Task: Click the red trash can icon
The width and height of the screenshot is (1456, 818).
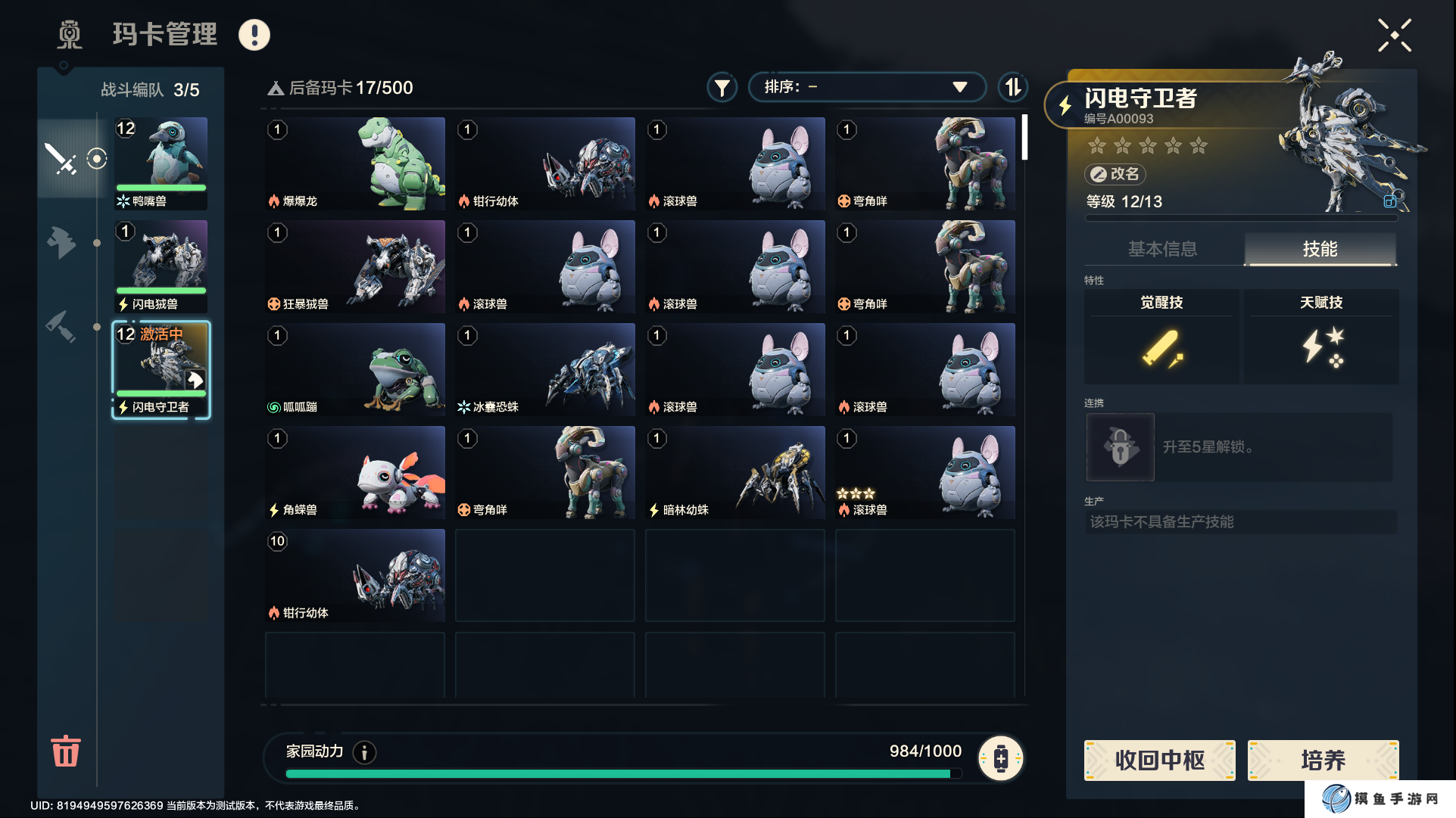Action: coord(66,751)
